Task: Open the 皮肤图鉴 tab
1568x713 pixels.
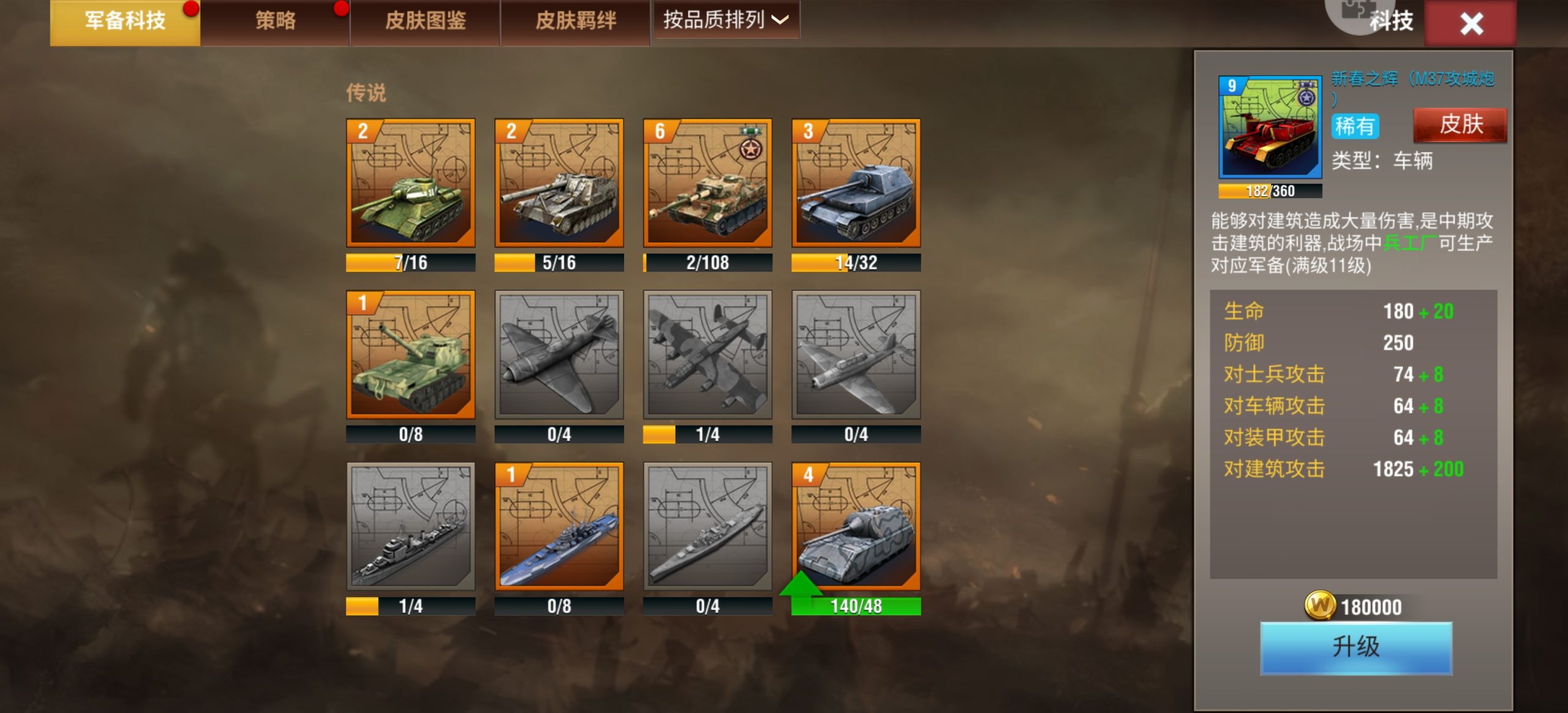Action: coord(425,21)
